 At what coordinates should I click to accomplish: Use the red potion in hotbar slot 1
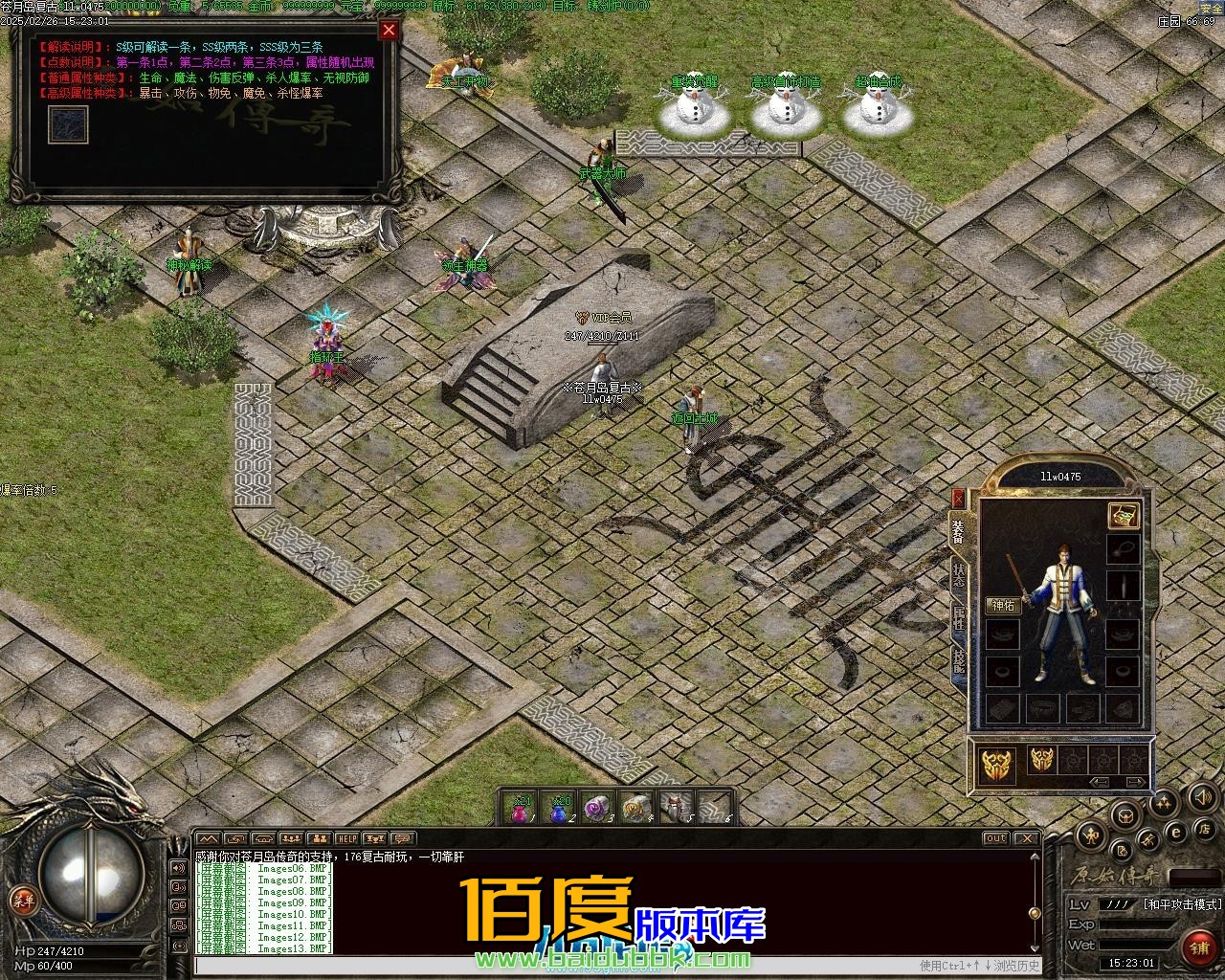pyautogui.click(x=520, y=809)
